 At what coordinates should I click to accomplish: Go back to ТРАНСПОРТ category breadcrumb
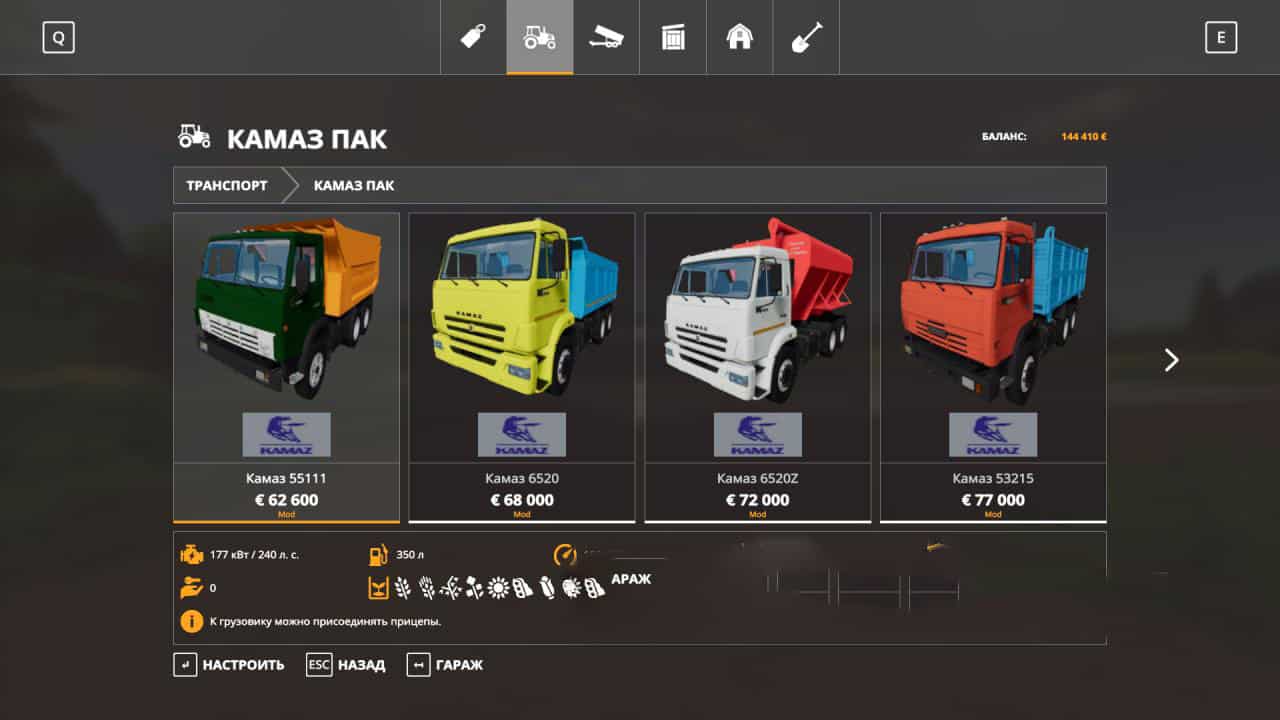[227, 185]
